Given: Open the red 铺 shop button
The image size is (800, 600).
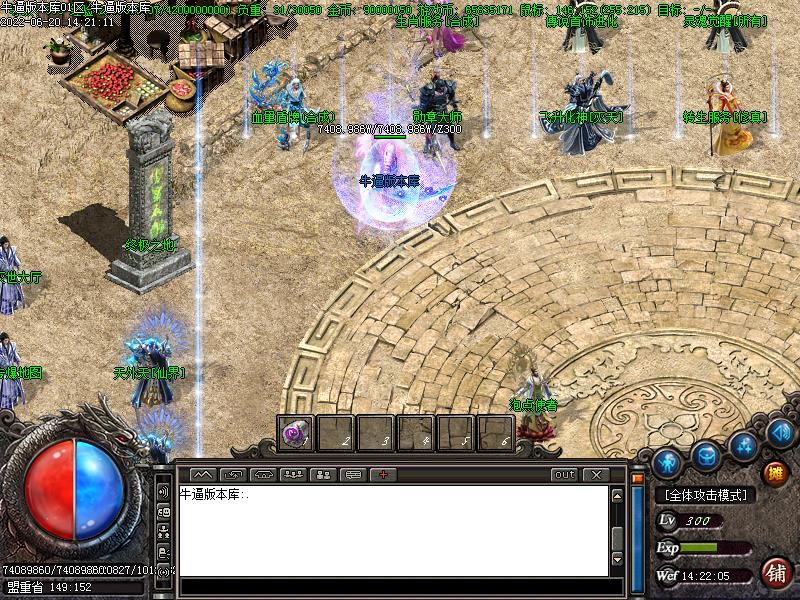Looking at the screenshot, I should (x=774, y=573).
